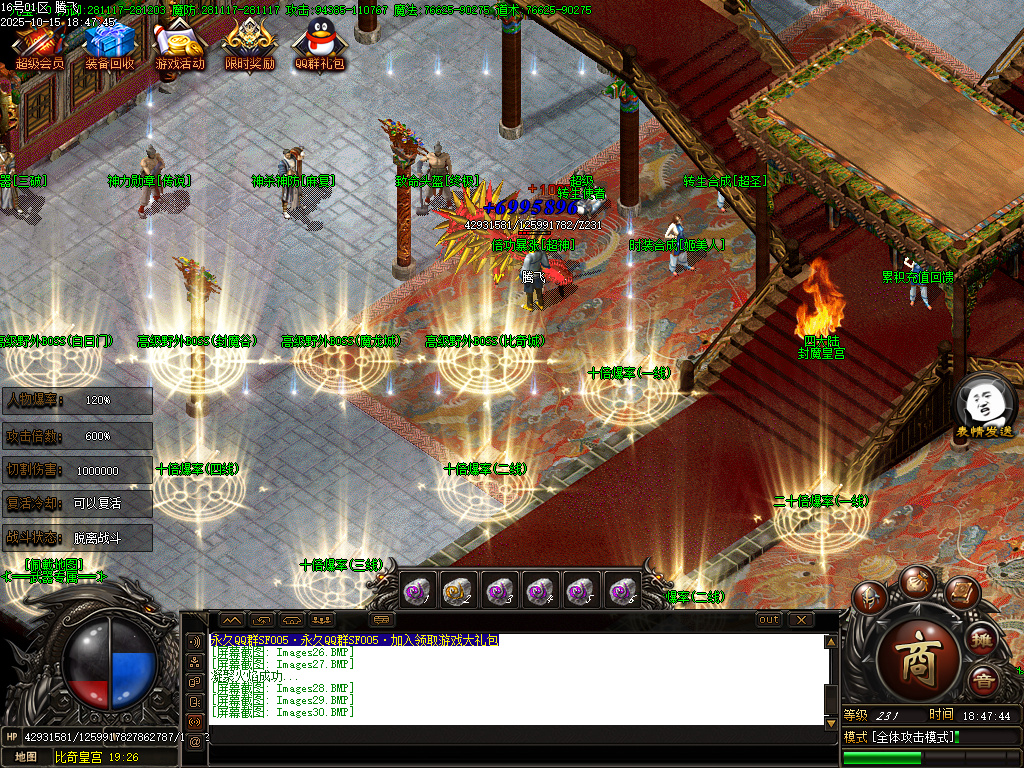Open the 地图 map button

25,757
